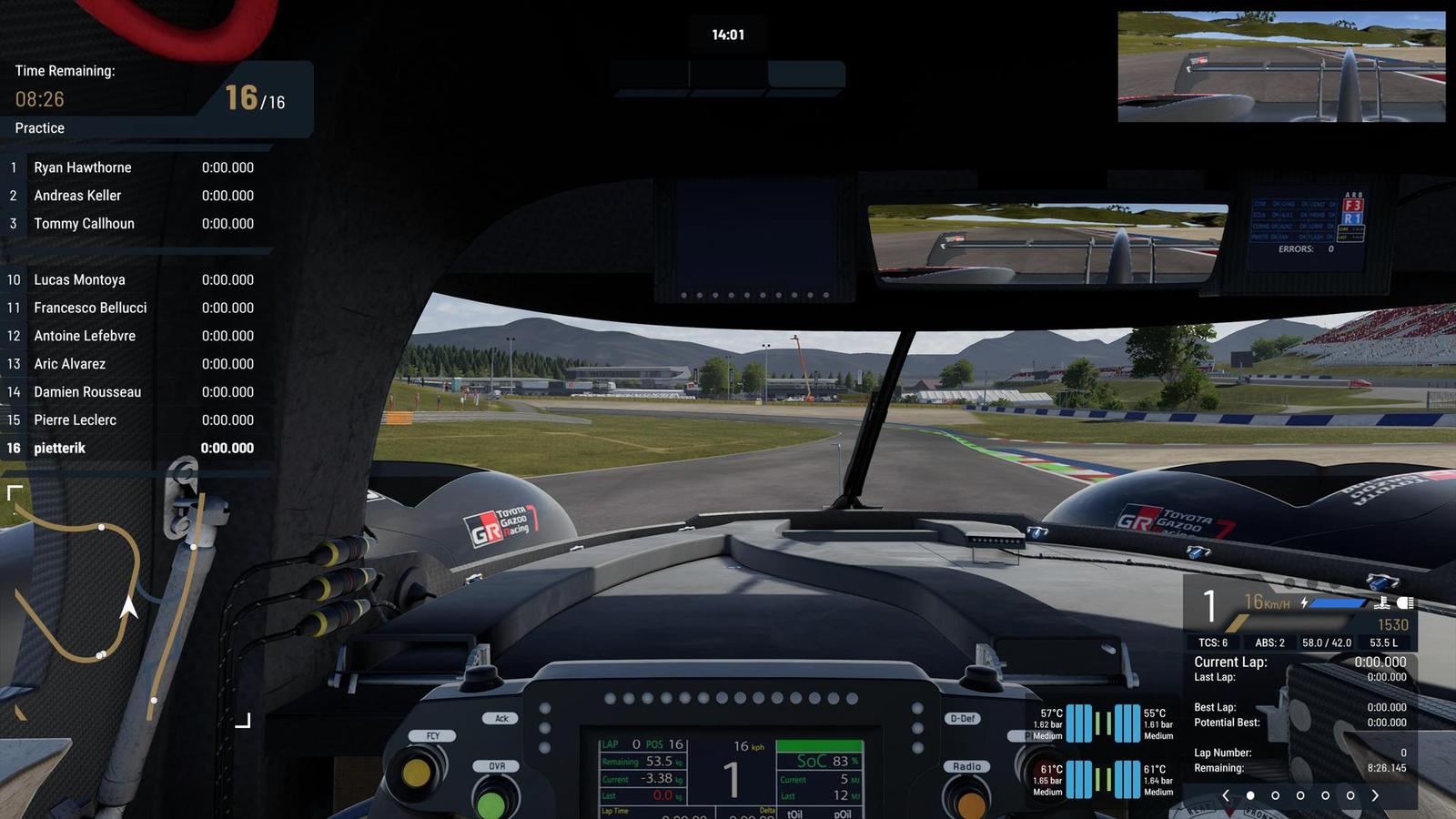Select pietterik in the leaderboard standings

57,448
